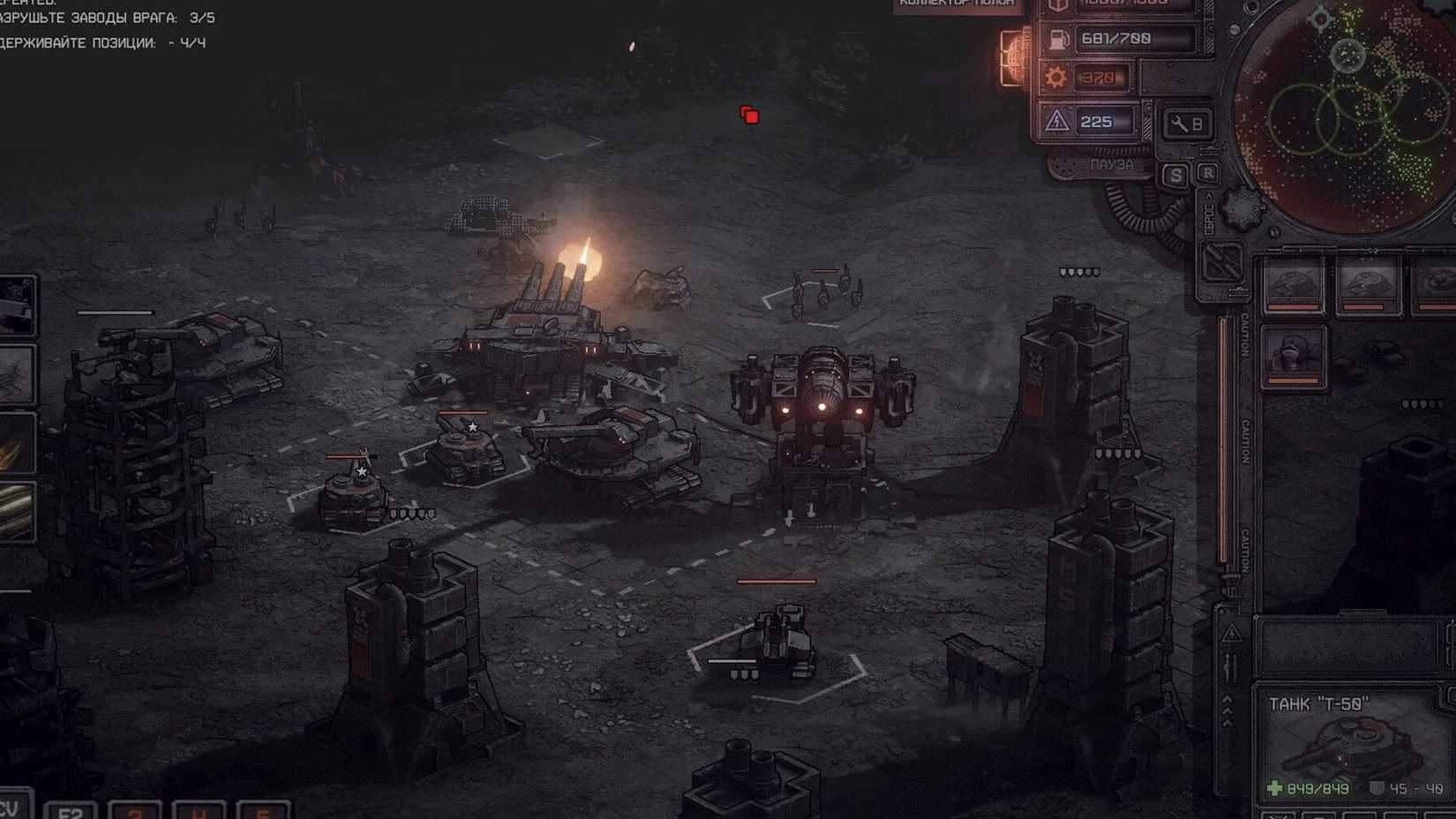
Task: Click the warning triangle icon above the unit panel
Action: click(1232, 632)
